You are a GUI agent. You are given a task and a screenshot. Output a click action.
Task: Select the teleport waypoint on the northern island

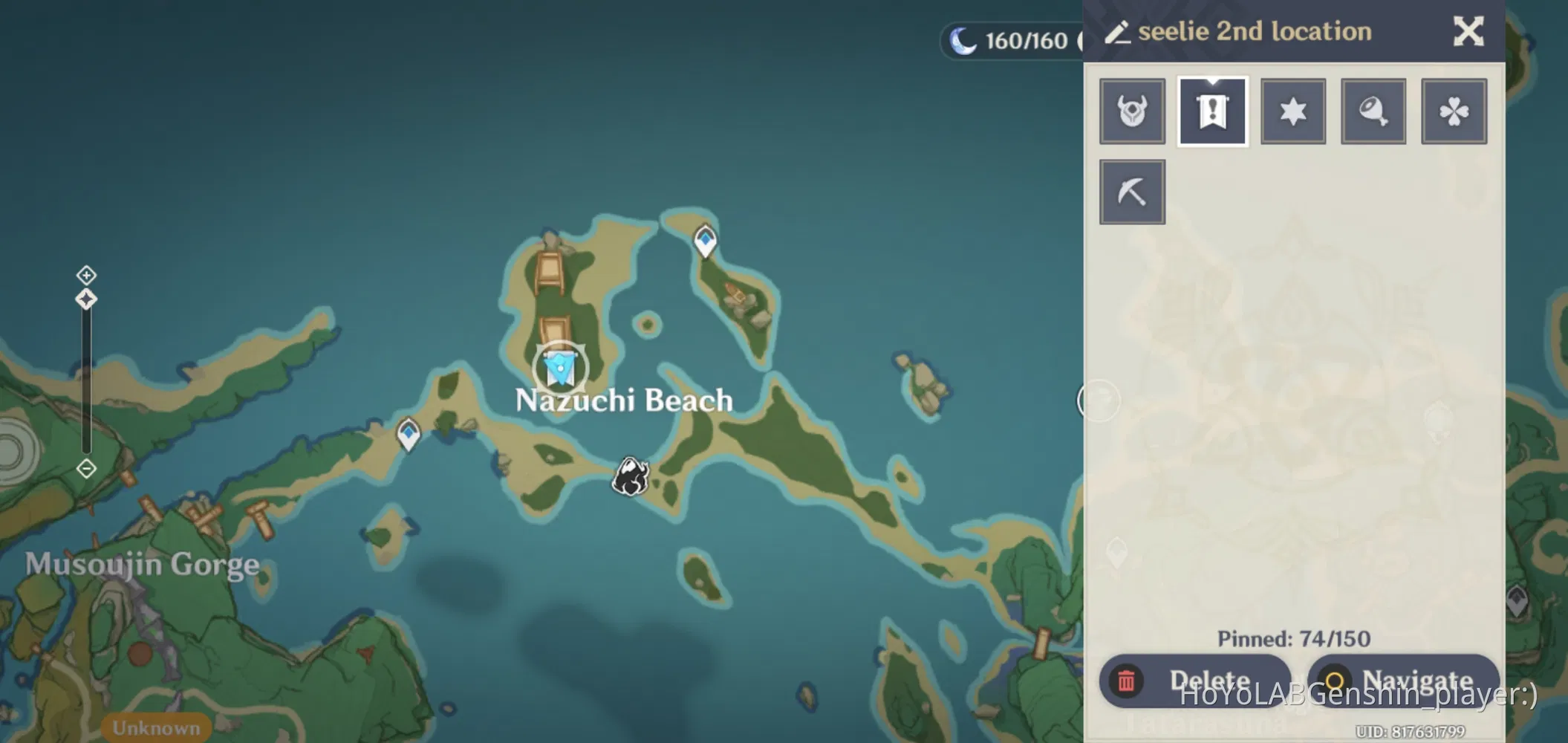[703, 240]
